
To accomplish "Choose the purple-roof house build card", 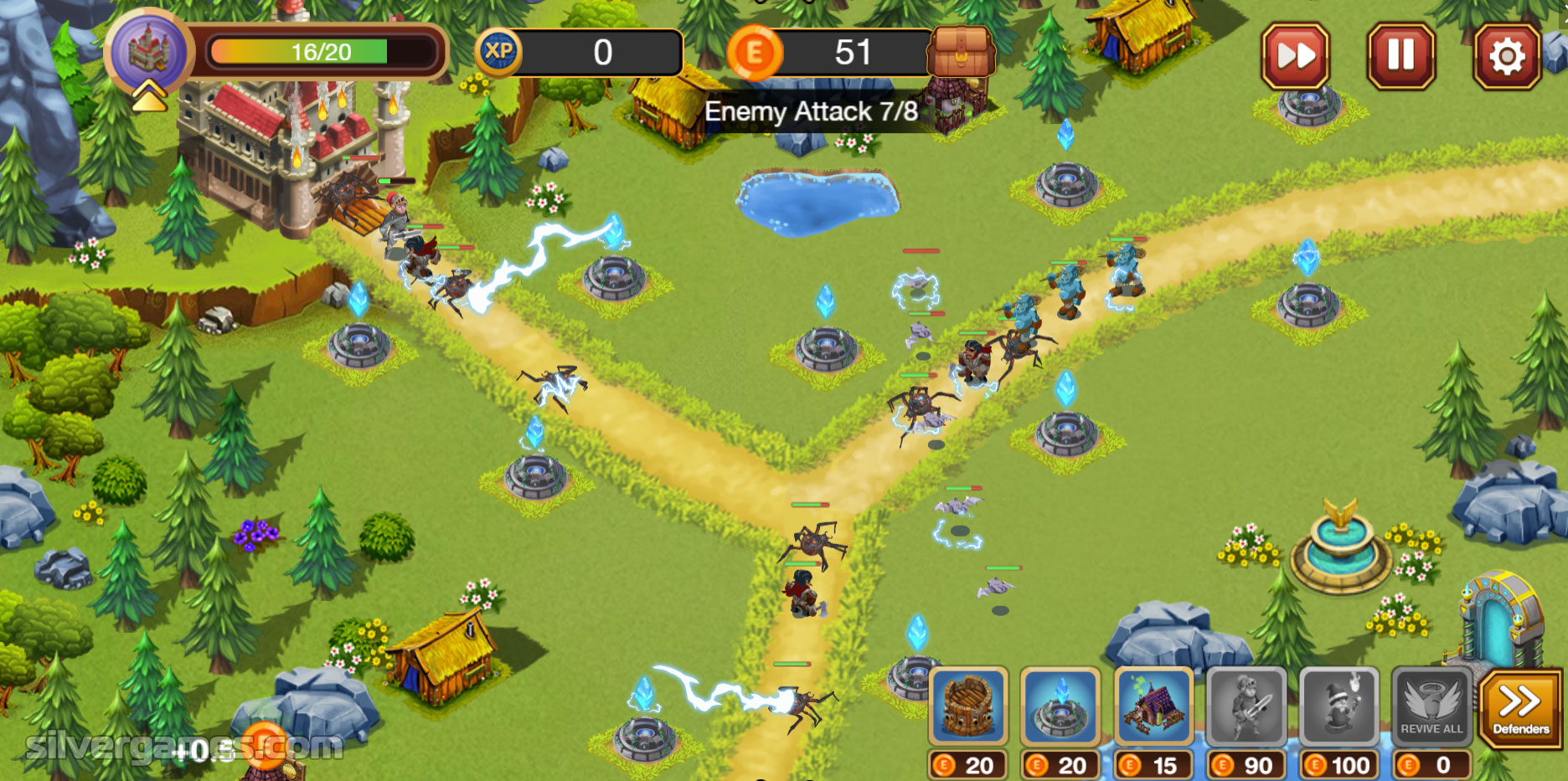I will pos(1153,706).
